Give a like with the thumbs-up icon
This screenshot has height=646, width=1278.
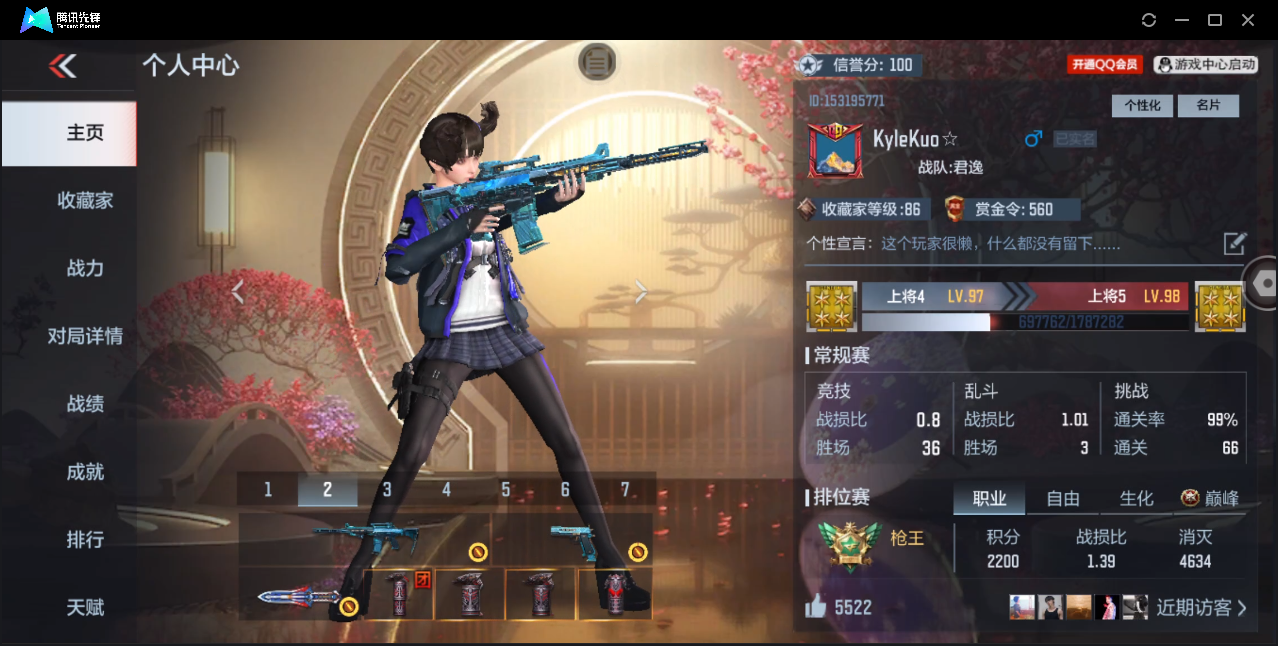pos(816,607)
